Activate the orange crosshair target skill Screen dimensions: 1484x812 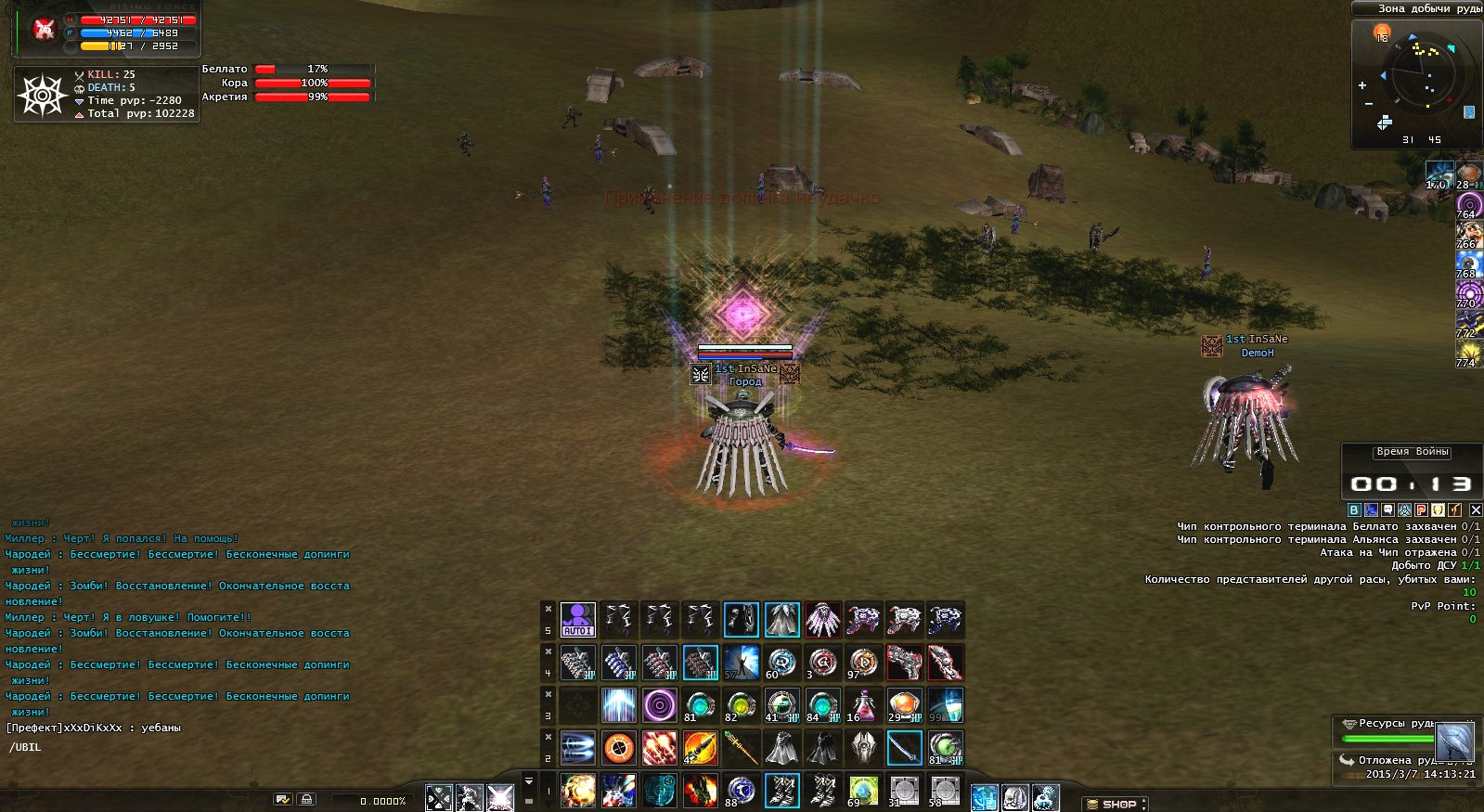click(618, 747)
